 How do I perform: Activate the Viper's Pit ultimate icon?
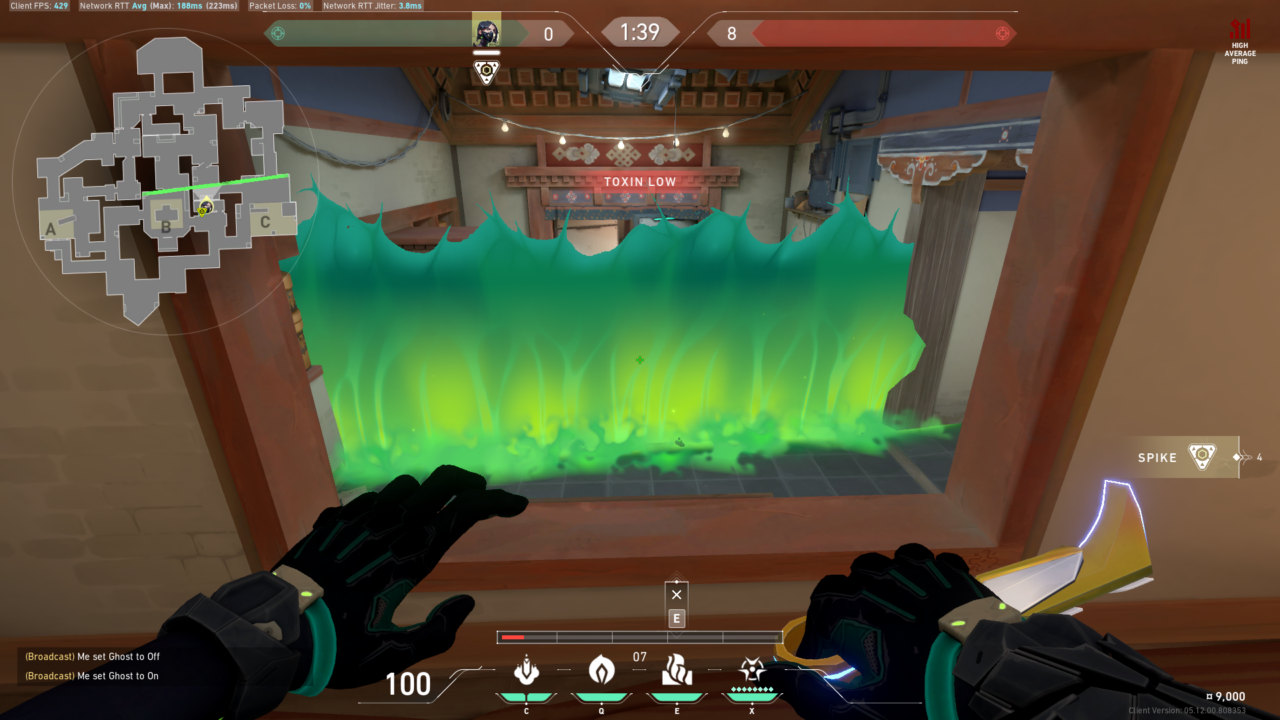752,669
